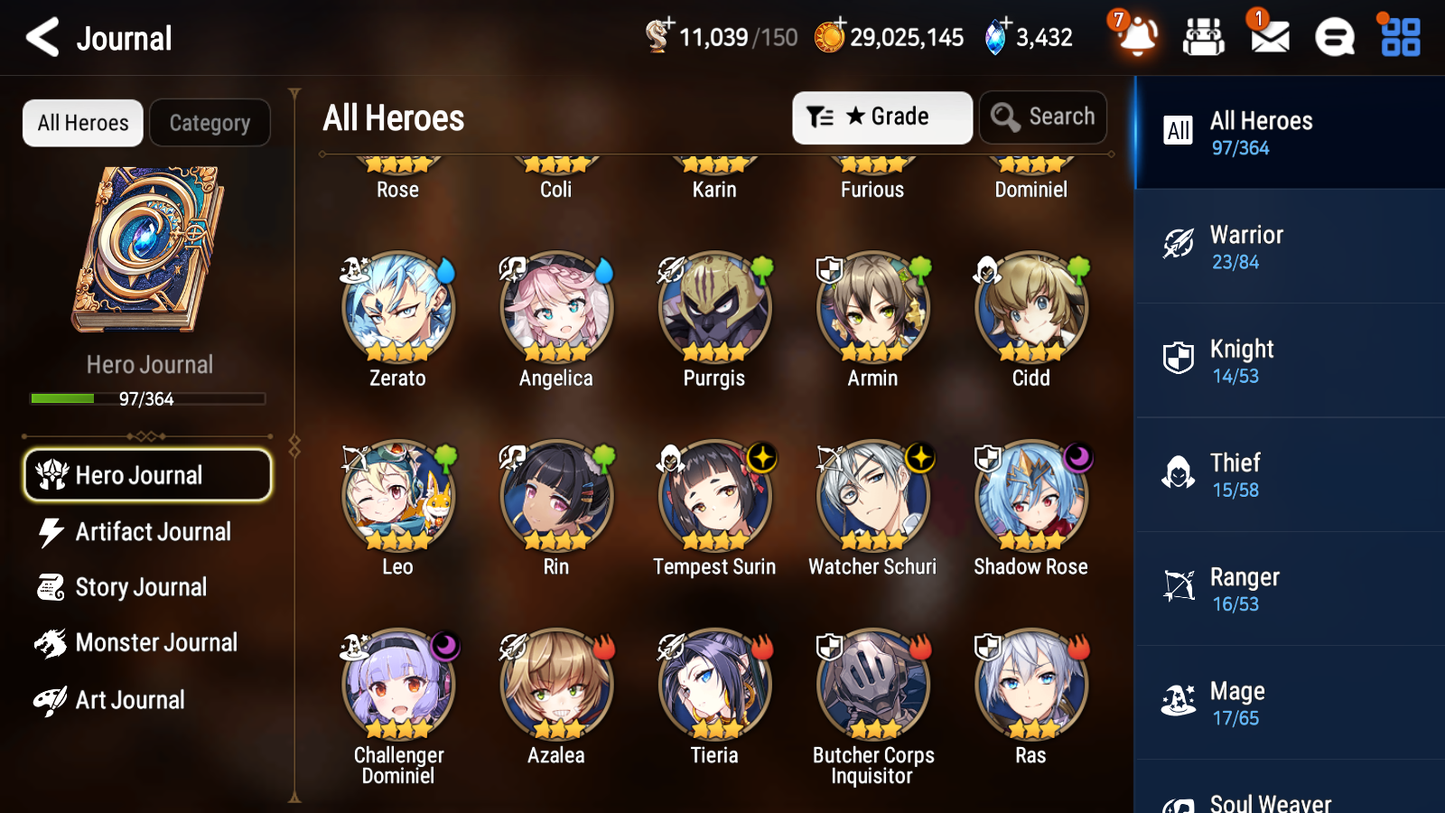Select the Mage class filter icon
Screen dimensions: 1445x813
1178,701
